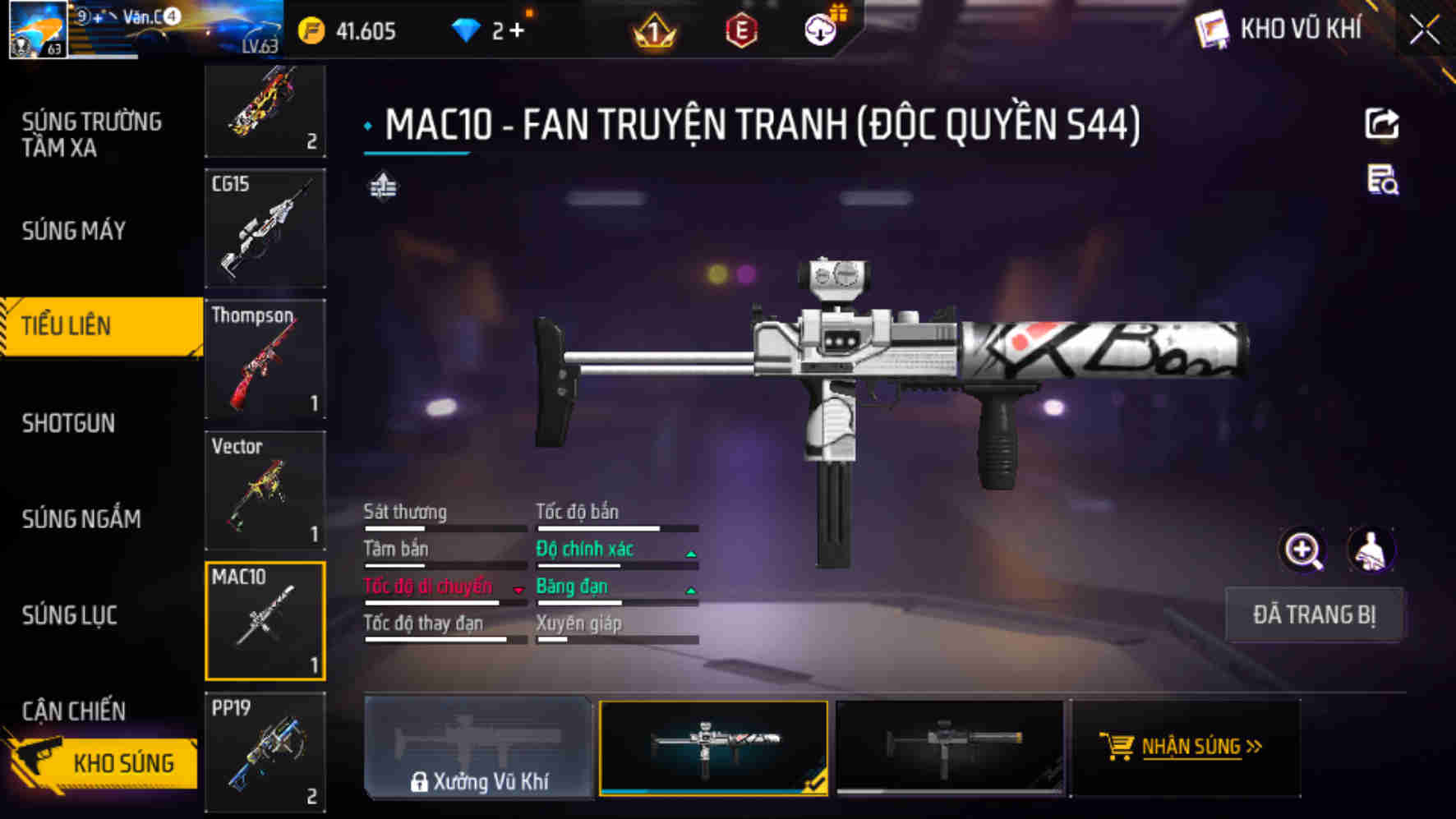Zoom in with the magnifier icon
Viewport: 1456px width, 819px height.
point(1303,550)
